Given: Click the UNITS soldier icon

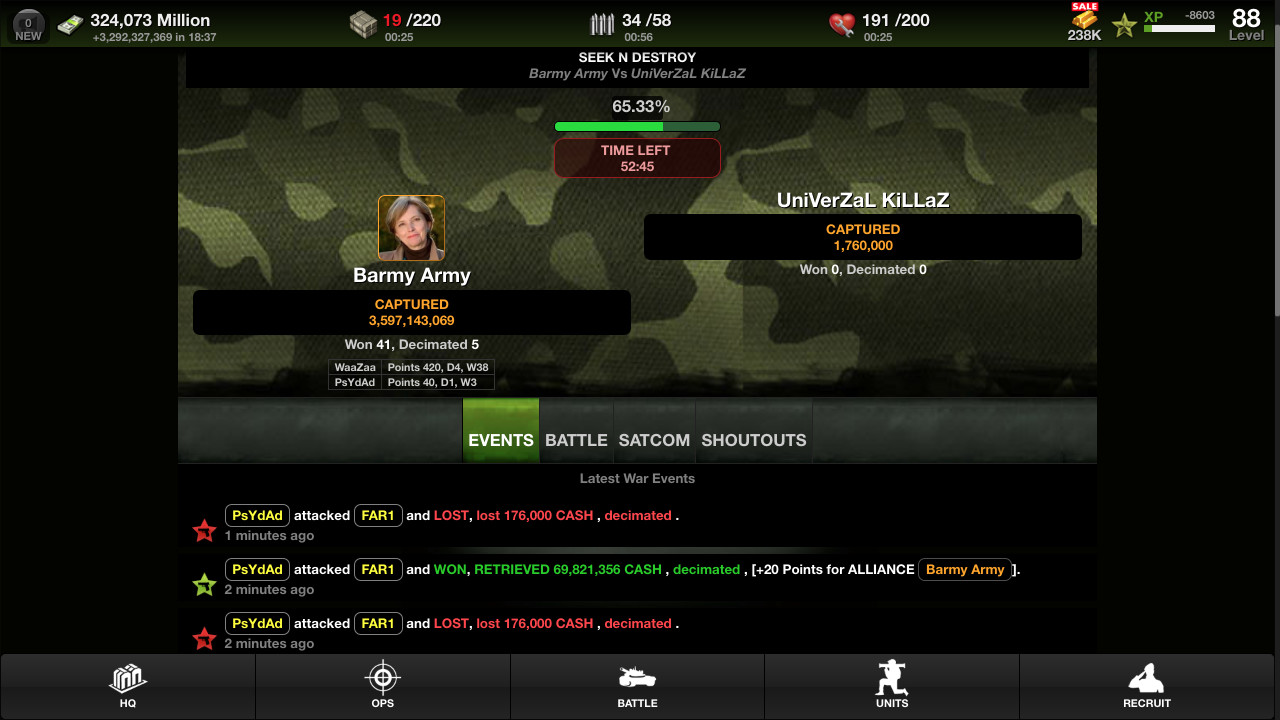Looking at the screenshot, I should click(x=891, y=683).
